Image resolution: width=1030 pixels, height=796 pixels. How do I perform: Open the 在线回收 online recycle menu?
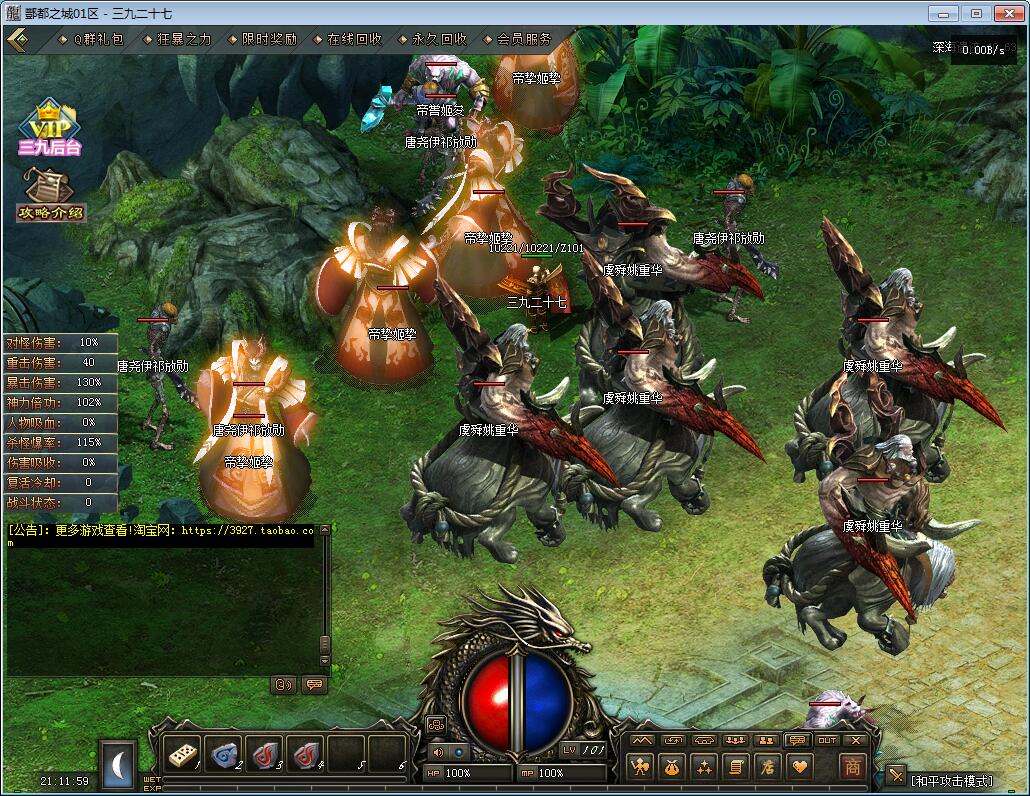(354, 39)
